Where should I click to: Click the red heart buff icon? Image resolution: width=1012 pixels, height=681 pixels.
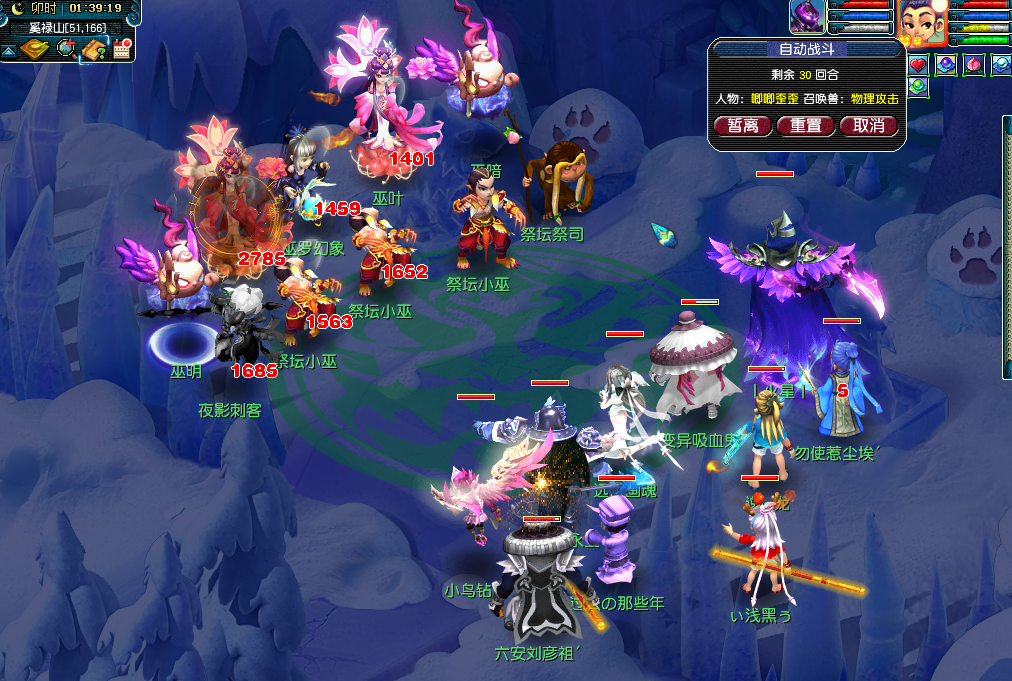(x=918, y=66)
